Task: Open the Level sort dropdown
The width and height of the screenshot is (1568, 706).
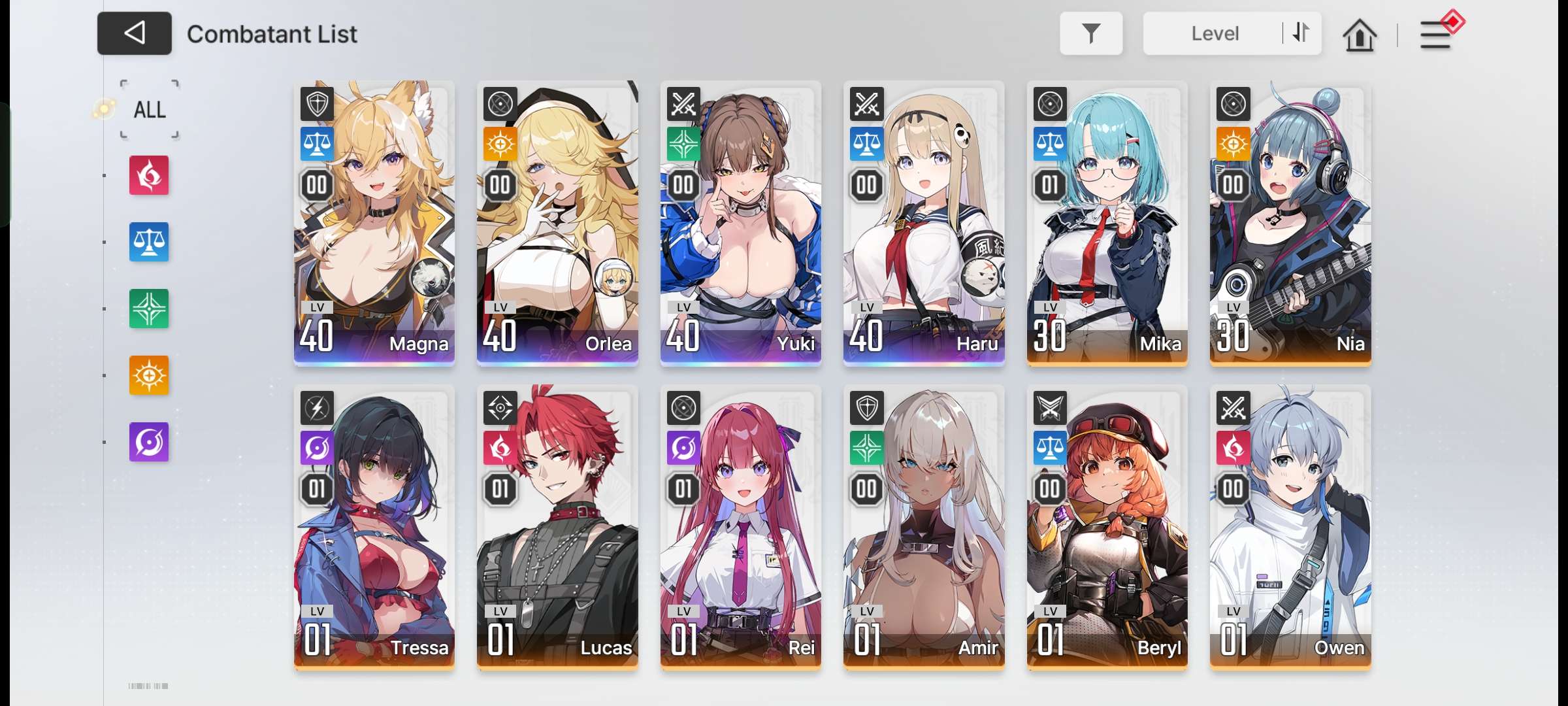Action: point(1214,33)
